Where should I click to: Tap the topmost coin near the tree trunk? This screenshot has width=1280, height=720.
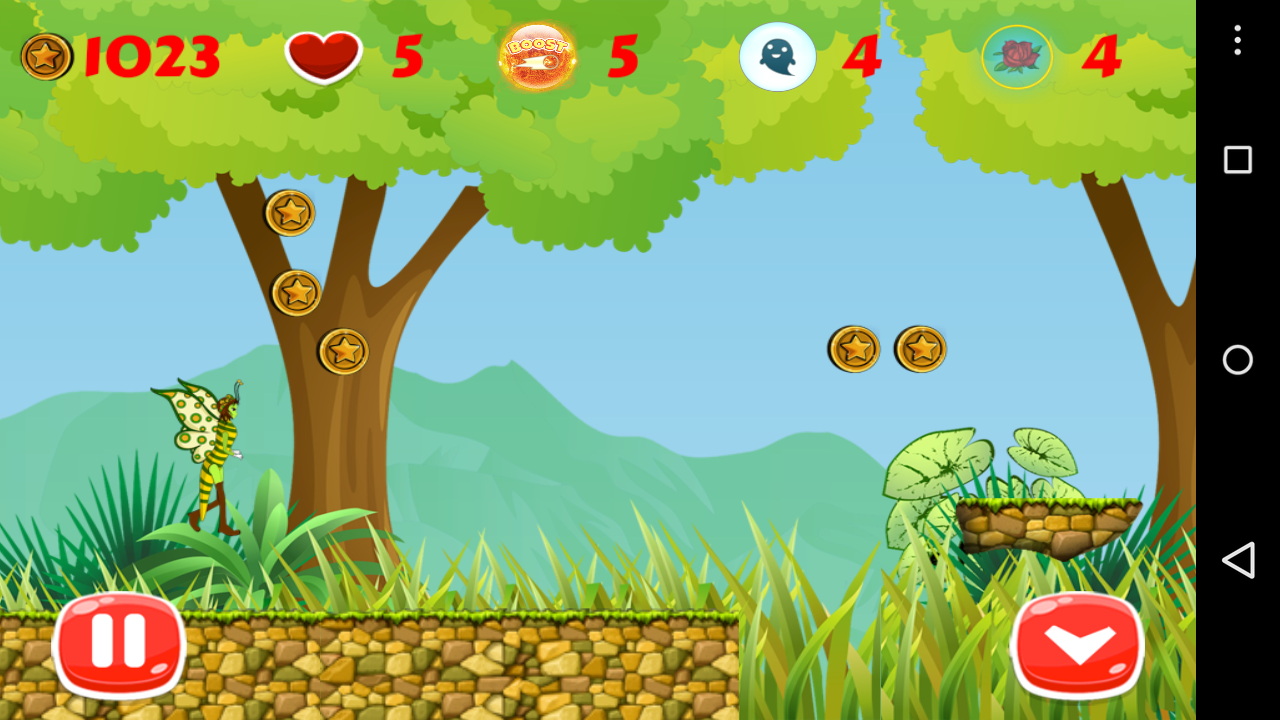click(x=289, y=213)
